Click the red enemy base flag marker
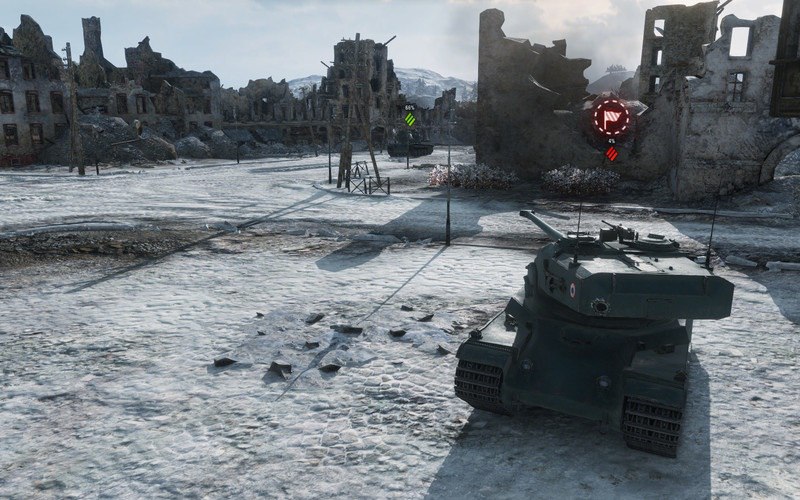 [611, 116]
